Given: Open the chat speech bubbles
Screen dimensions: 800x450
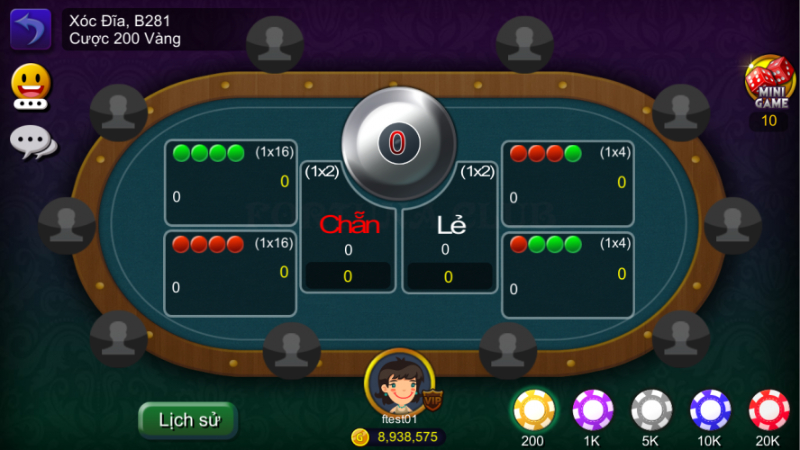Looking at the screenshot, I should [x=32, y=142].
